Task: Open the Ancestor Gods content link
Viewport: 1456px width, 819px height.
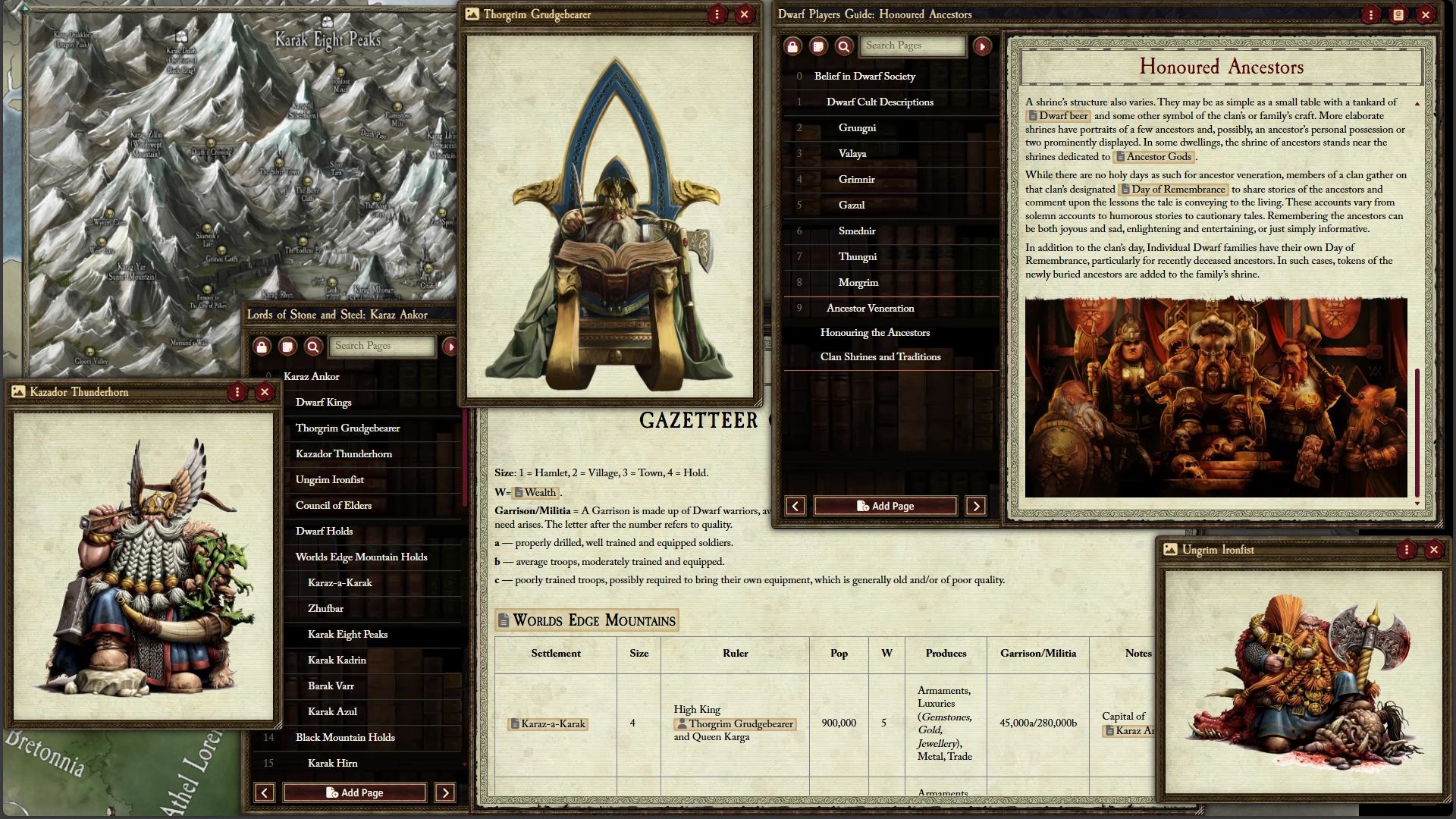Action: [x=1153, y=157]
